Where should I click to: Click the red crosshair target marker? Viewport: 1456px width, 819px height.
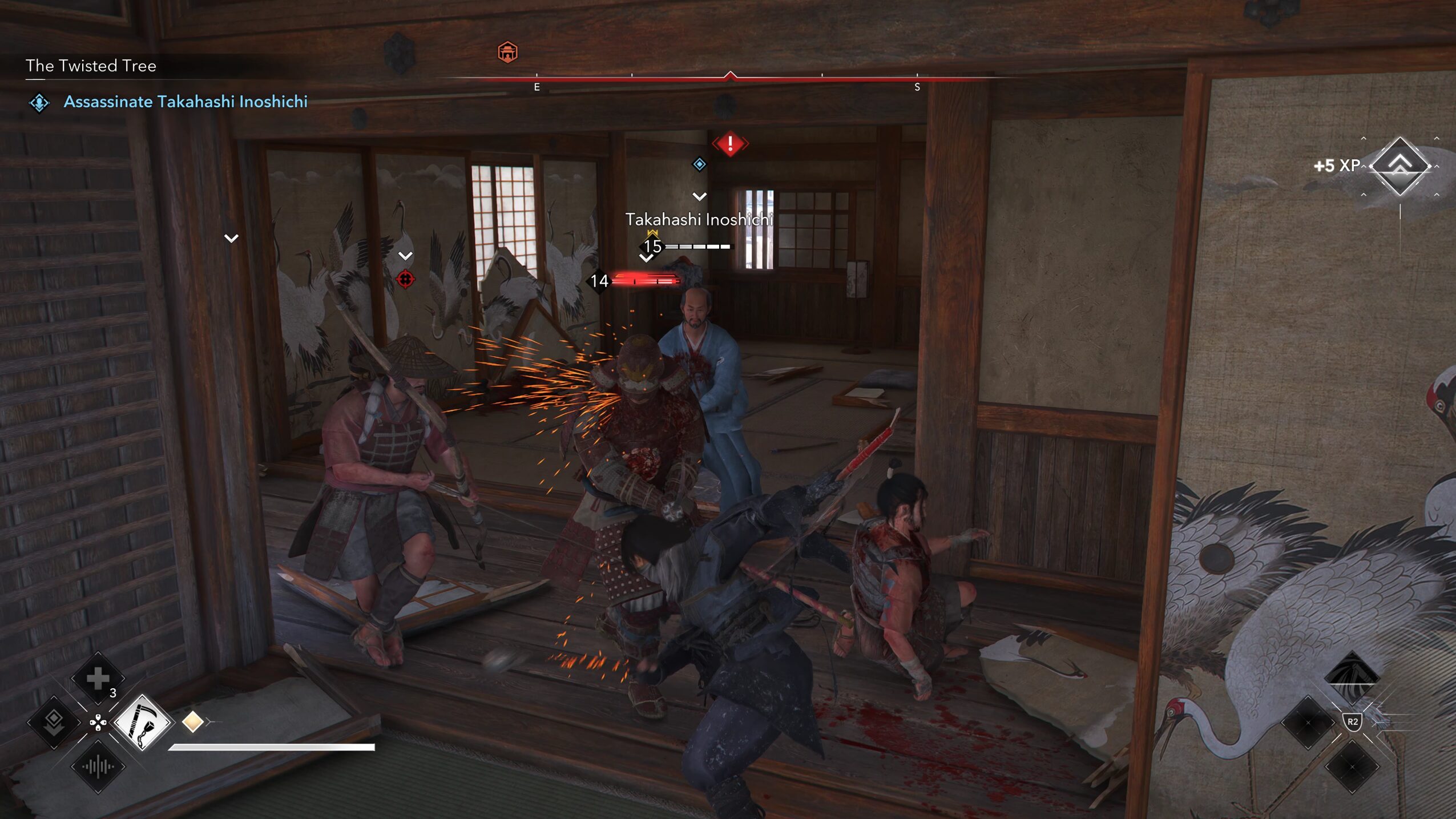point(405,280)
